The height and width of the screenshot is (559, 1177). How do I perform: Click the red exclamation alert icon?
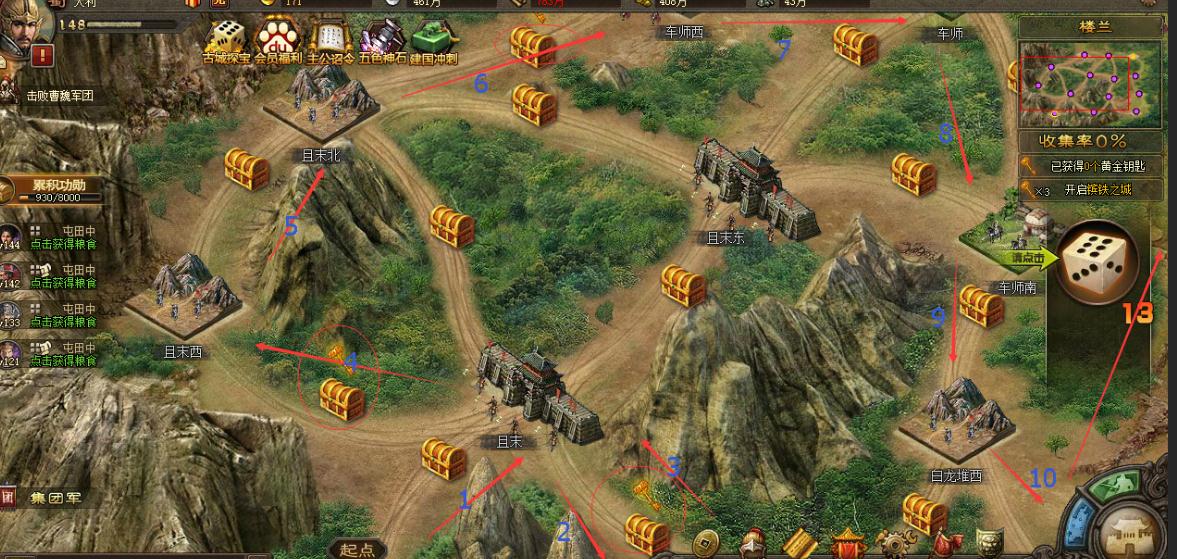click(x=42, y=55)
